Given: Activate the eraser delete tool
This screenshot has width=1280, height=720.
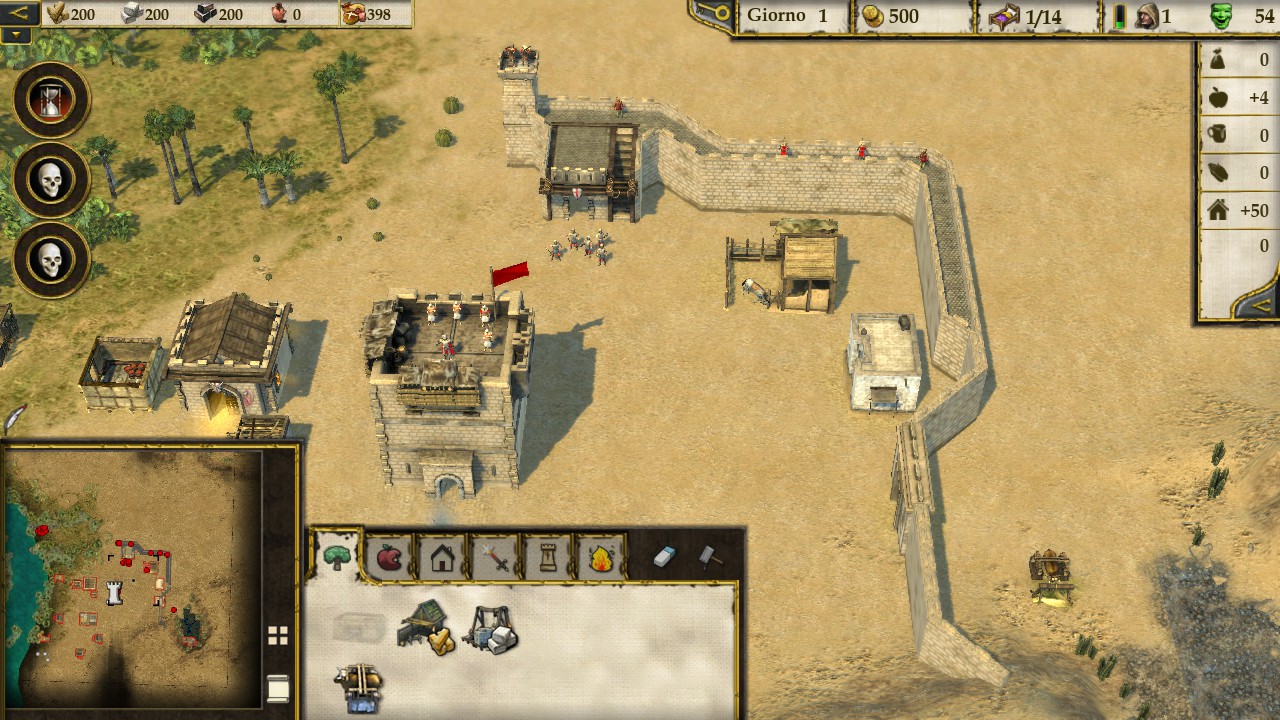Looking at the screenshot, I should [665, 557].
